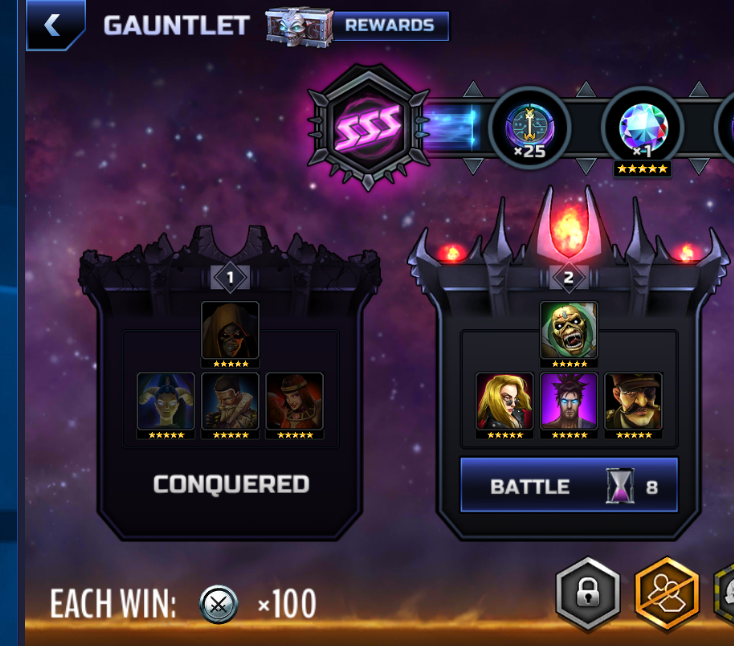734x646 pixels.
Task: Inspect the hooded leader of team 1
Action: tap(230, 331)
